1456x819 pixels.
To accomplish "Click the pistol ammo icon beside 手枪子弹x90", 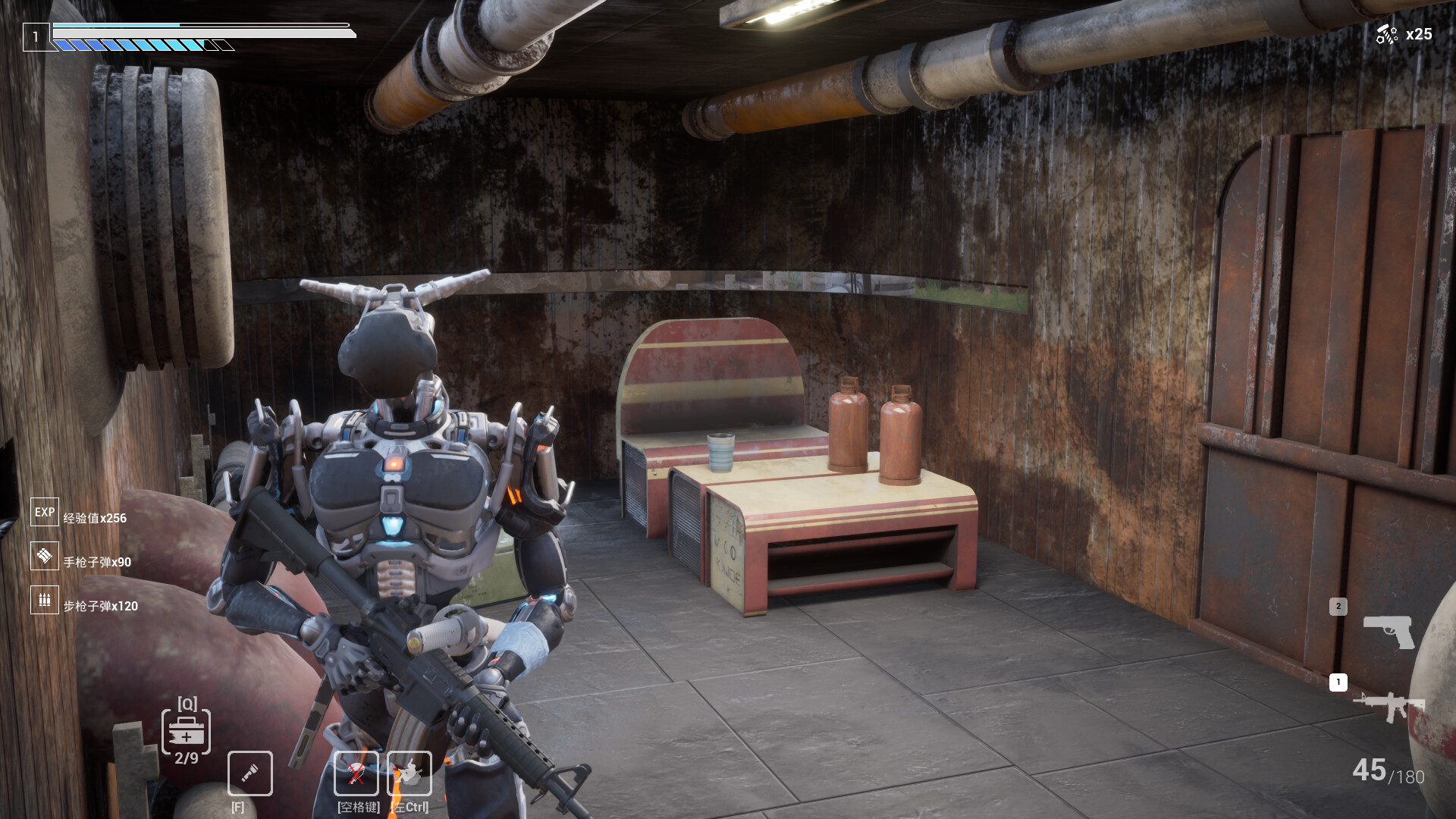I will [x=43, y=556].
